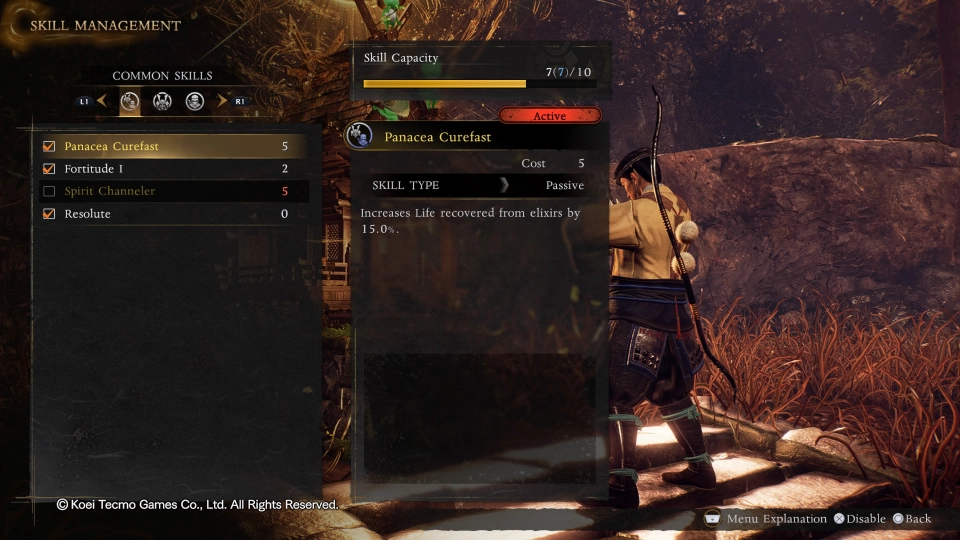Open the highlighted Common Skills category tab

[x=130, y=101]
